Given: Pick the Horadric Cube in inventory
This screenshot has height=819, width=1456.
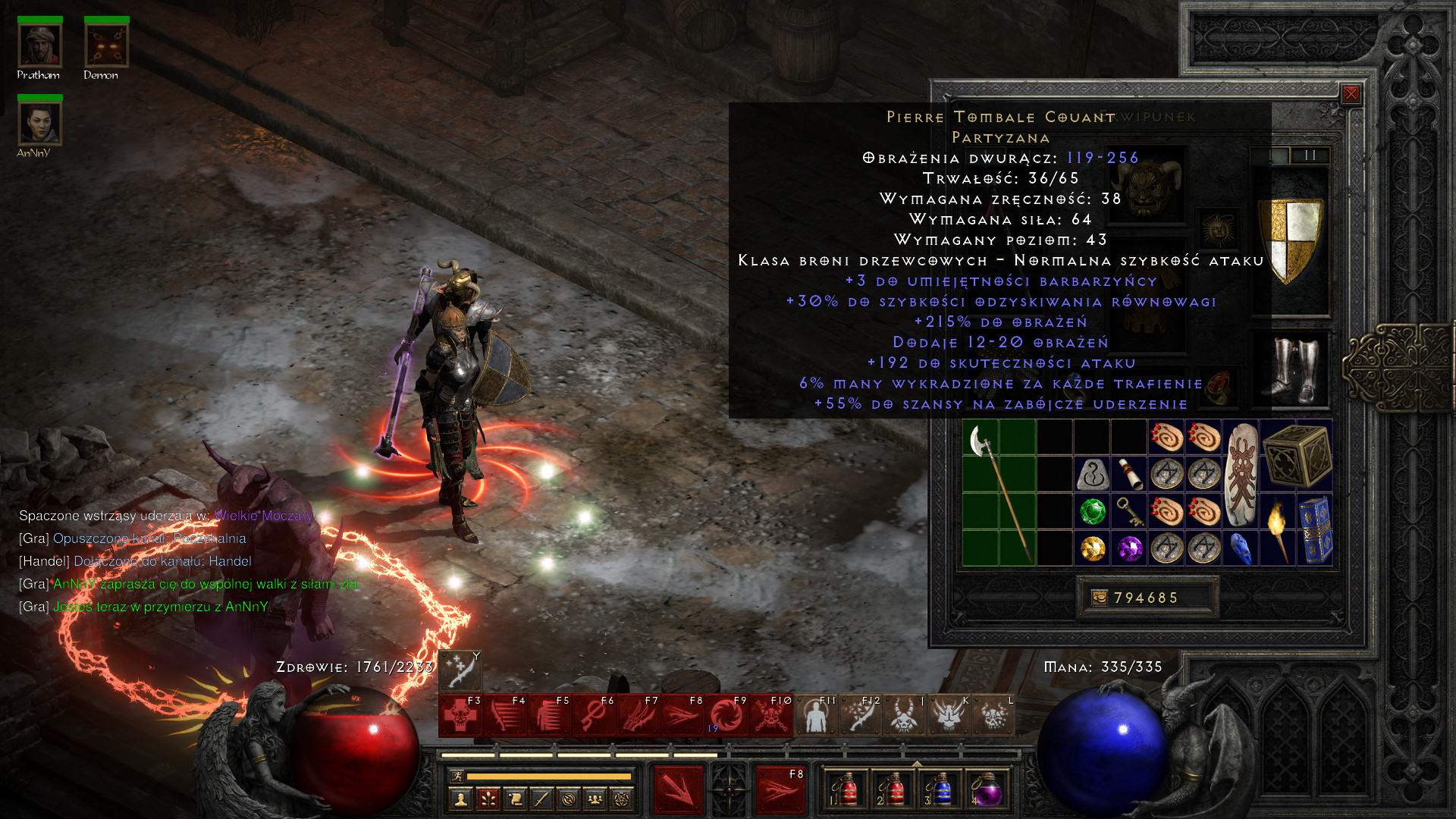Looking at the screenshot, I should point(1296,457).
